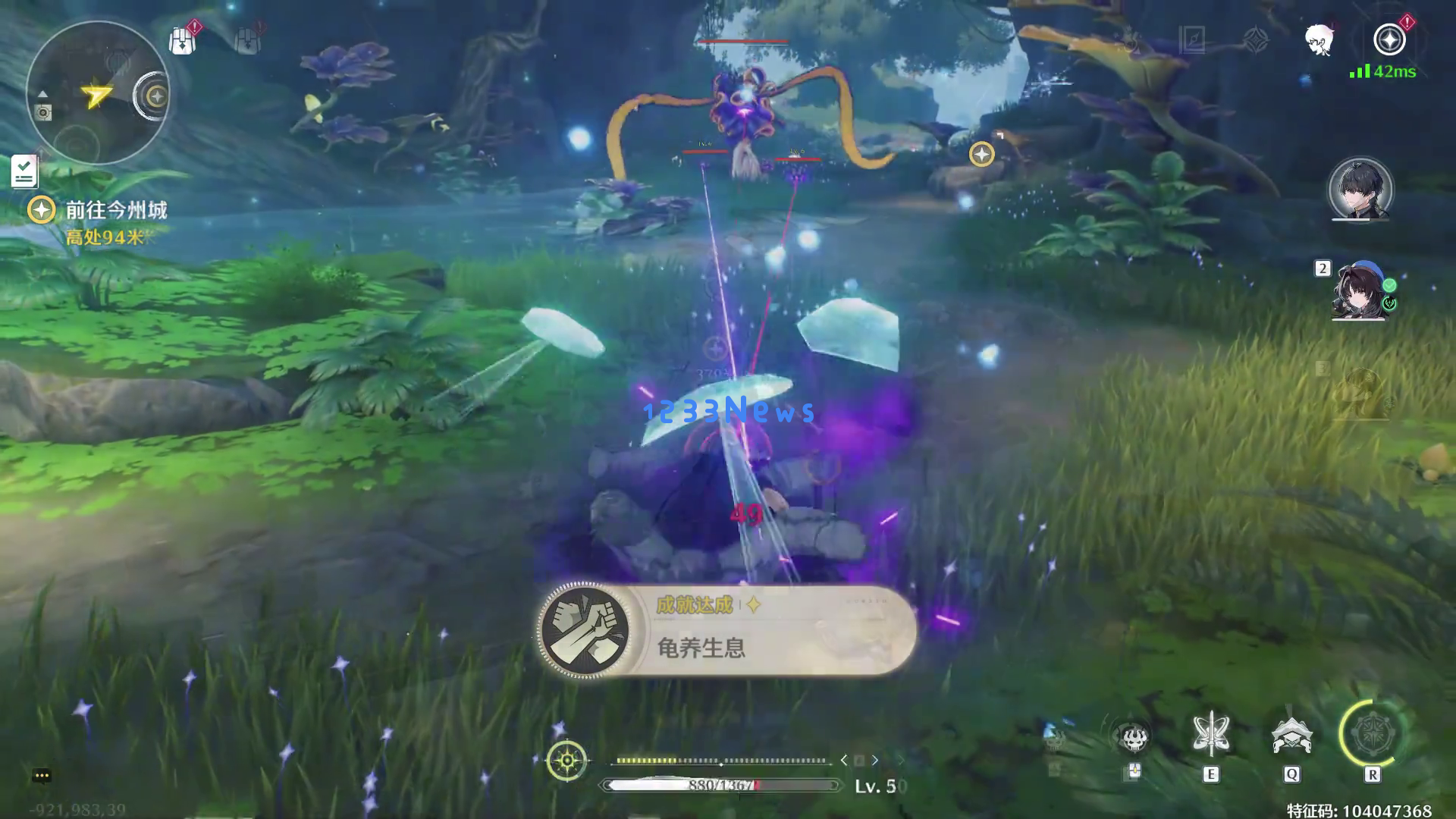
Task: Click the quest marker on the minimap edge
Action: tap(157, 96)
